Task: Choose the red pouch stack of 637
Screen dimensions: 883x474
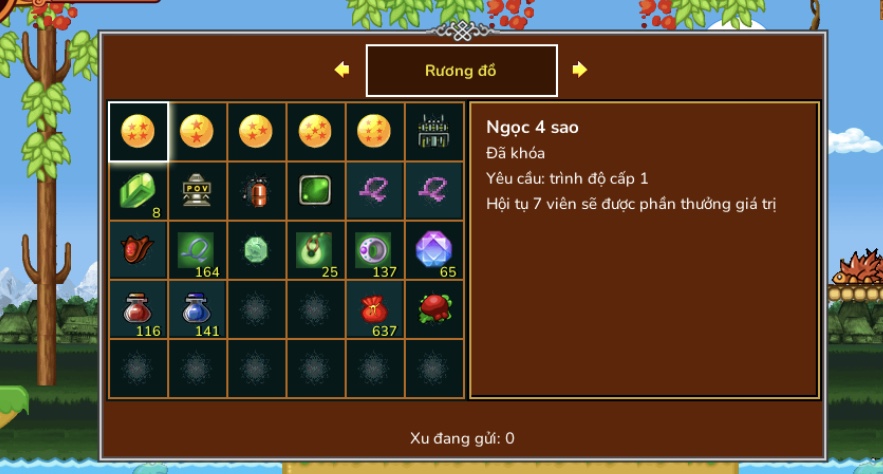Action: 374,309
